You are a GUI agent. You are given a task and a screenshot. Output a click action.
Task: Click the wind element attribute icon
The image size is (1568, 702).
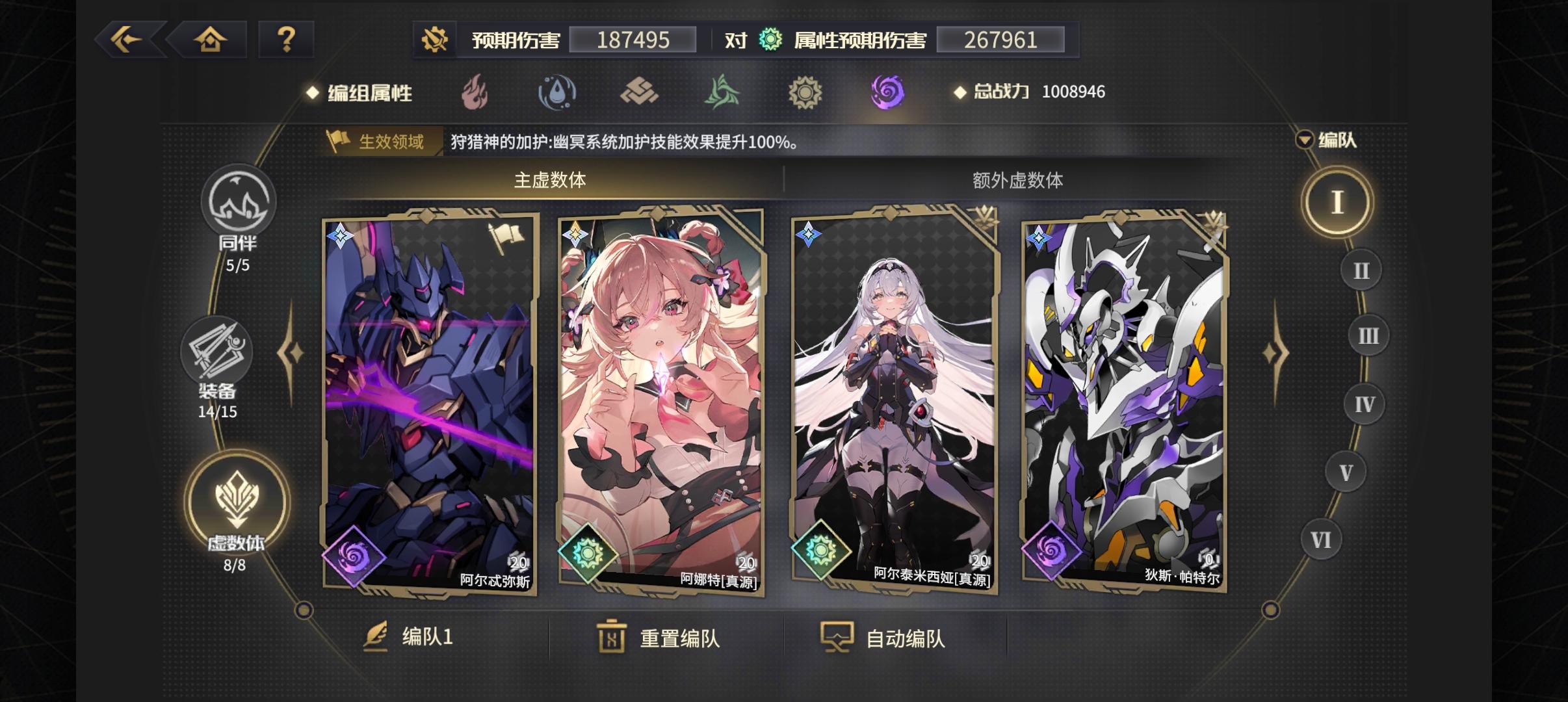coord(722,92)
